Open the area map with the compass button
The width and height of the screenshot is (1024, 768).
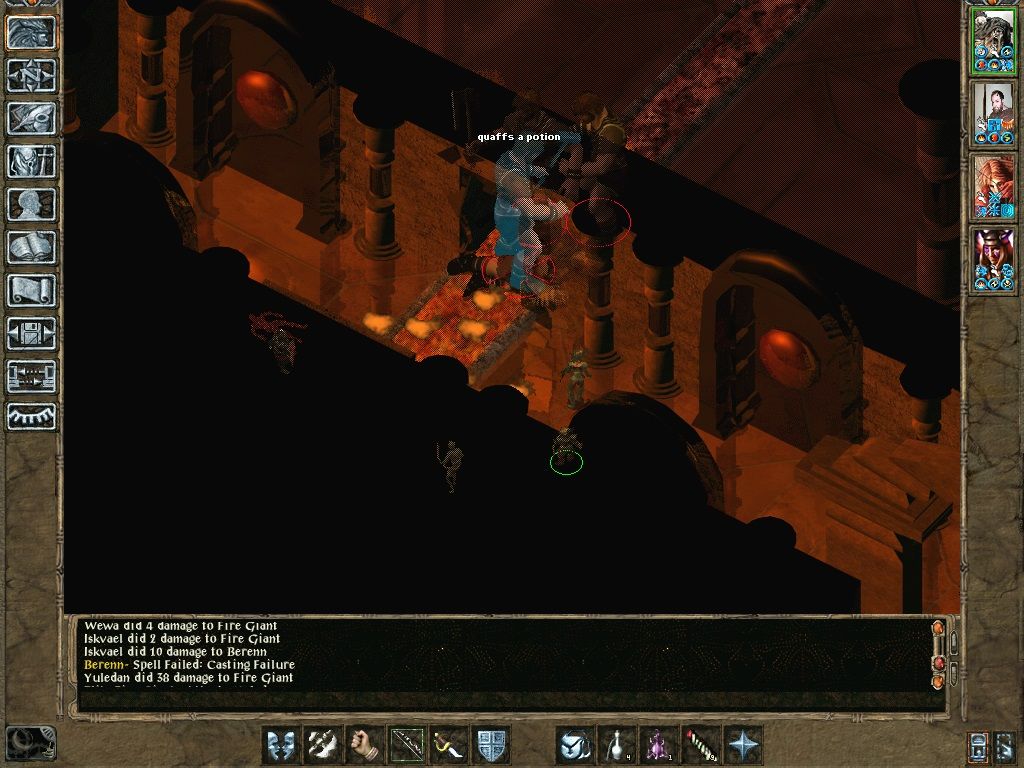(32, 75)
